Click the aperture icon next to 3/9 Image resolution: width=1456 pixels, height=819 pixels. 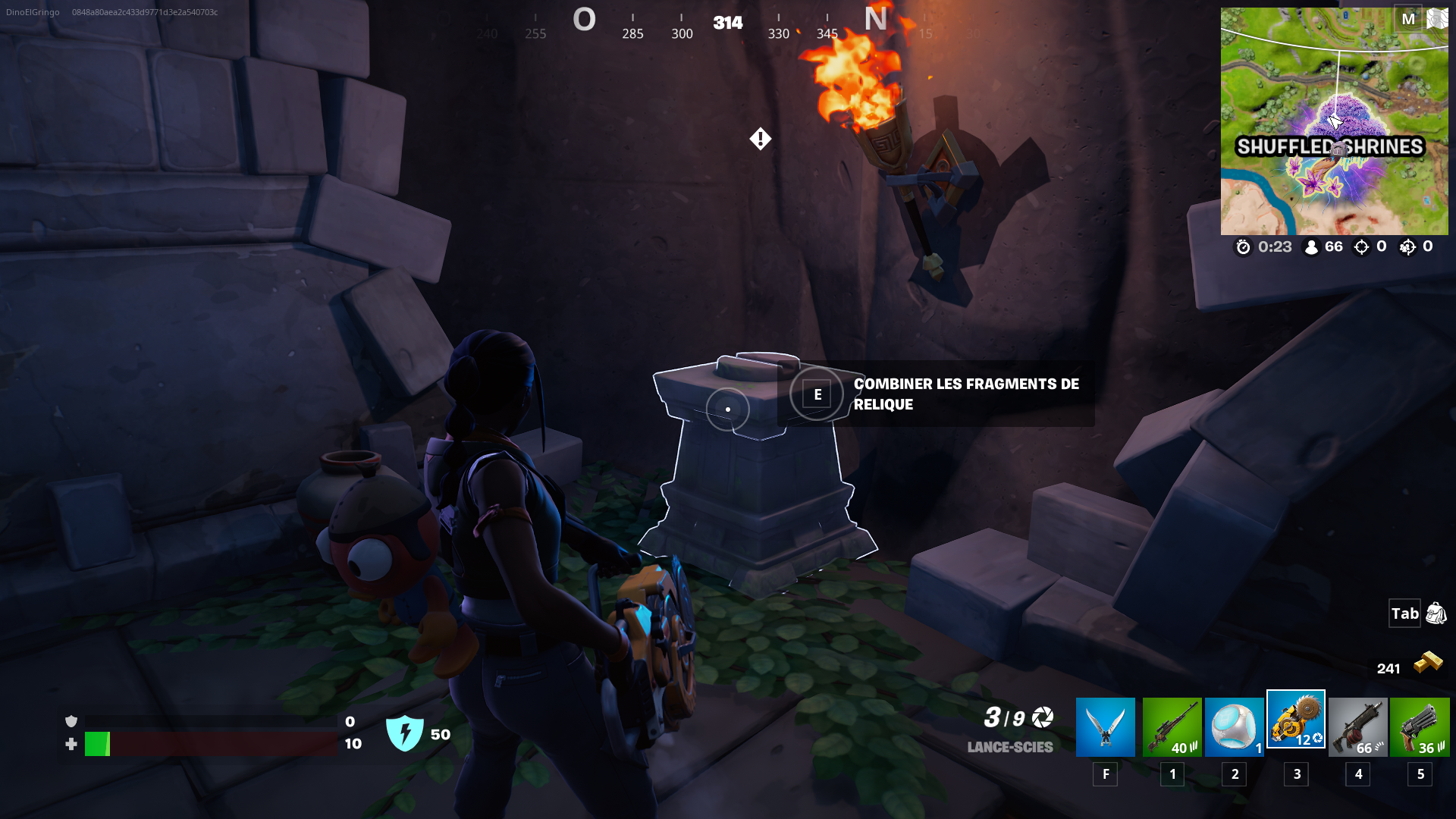[x=1040, y=717]
